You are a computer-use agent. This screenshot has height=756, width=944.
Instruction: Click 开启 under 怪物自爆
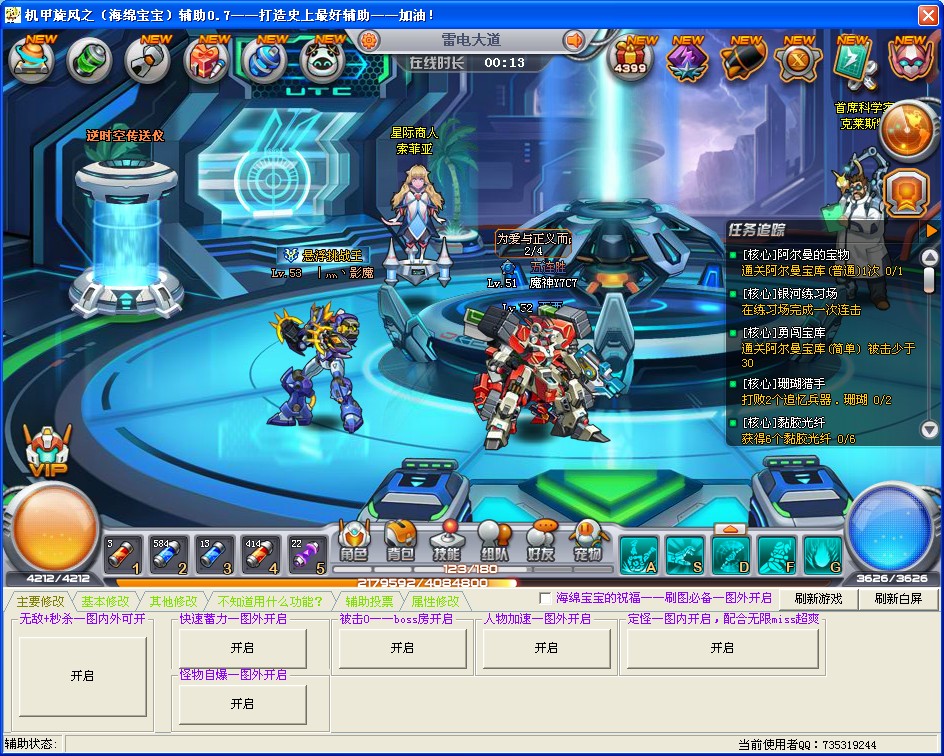[x=242, y=704]
